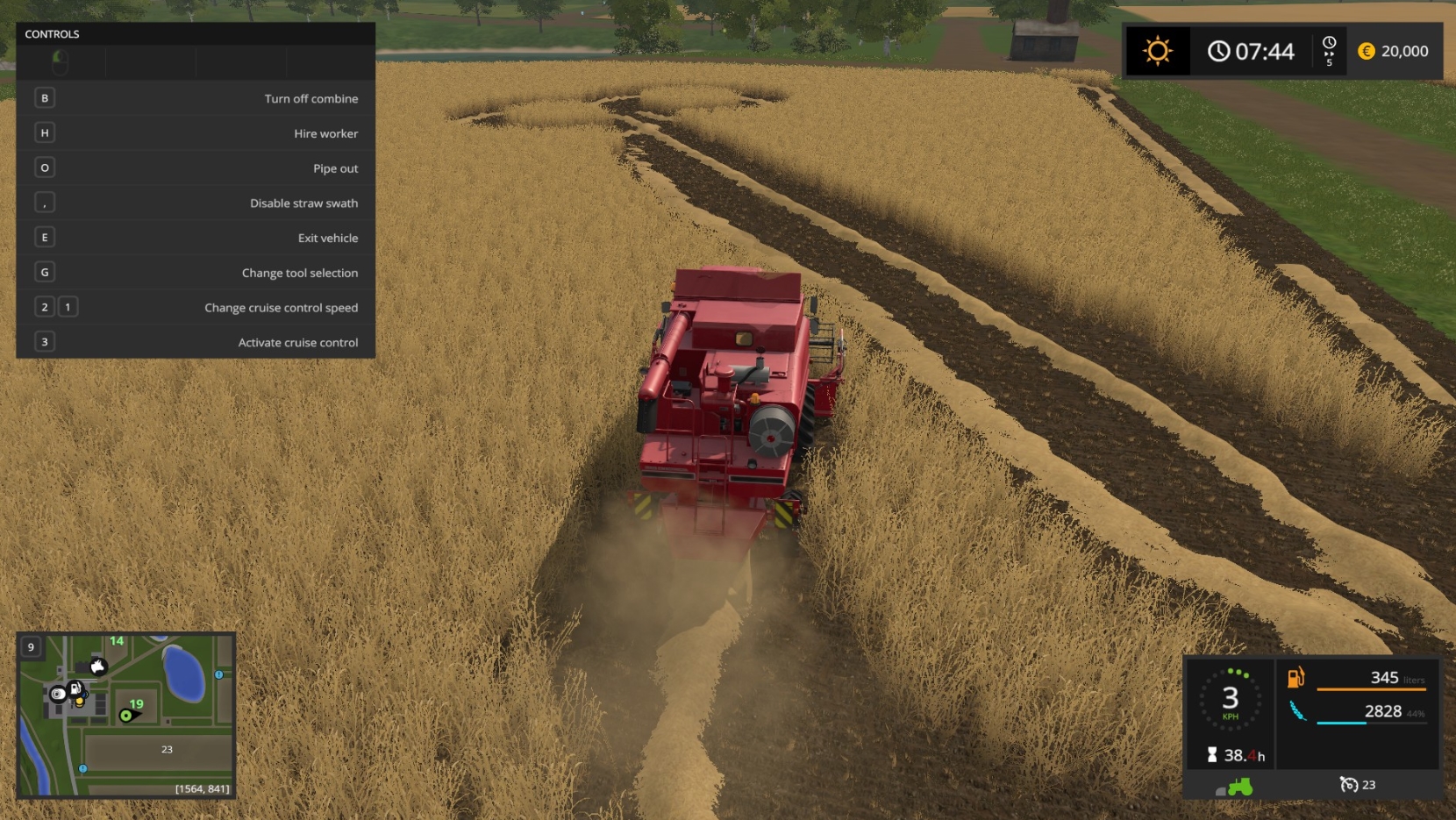The image size is (1456, 820).
Task: Click the fuel pump icon in vehicle HUD
Action: tap(1296, 678)
